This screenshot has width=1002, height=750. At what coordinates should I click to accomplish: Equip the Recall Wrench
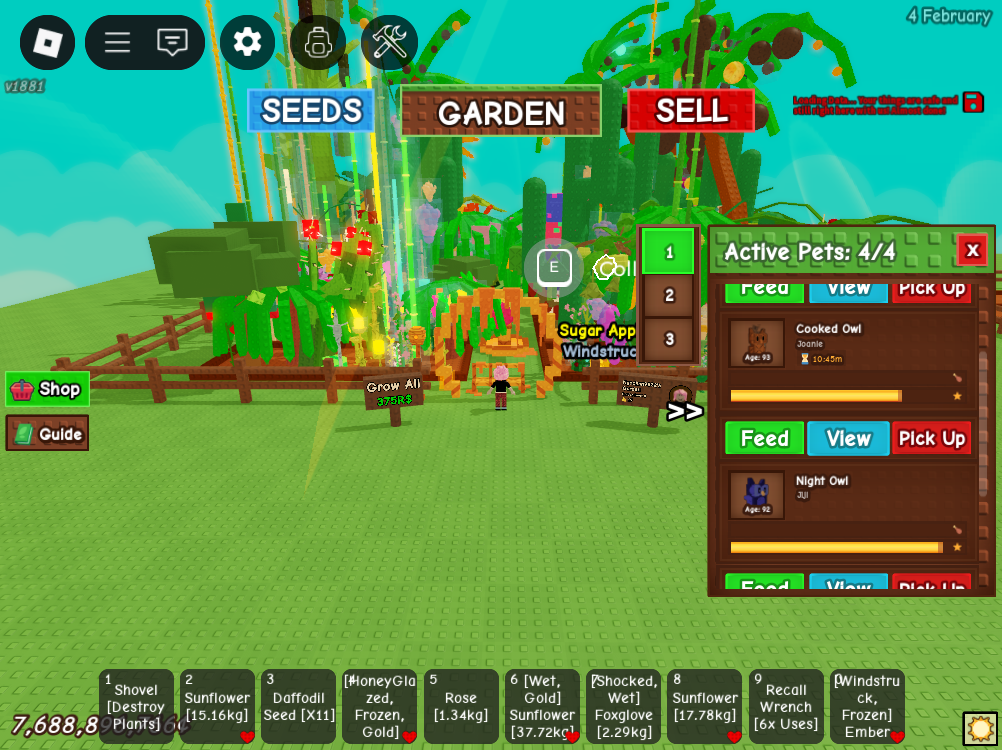point(785,706)
